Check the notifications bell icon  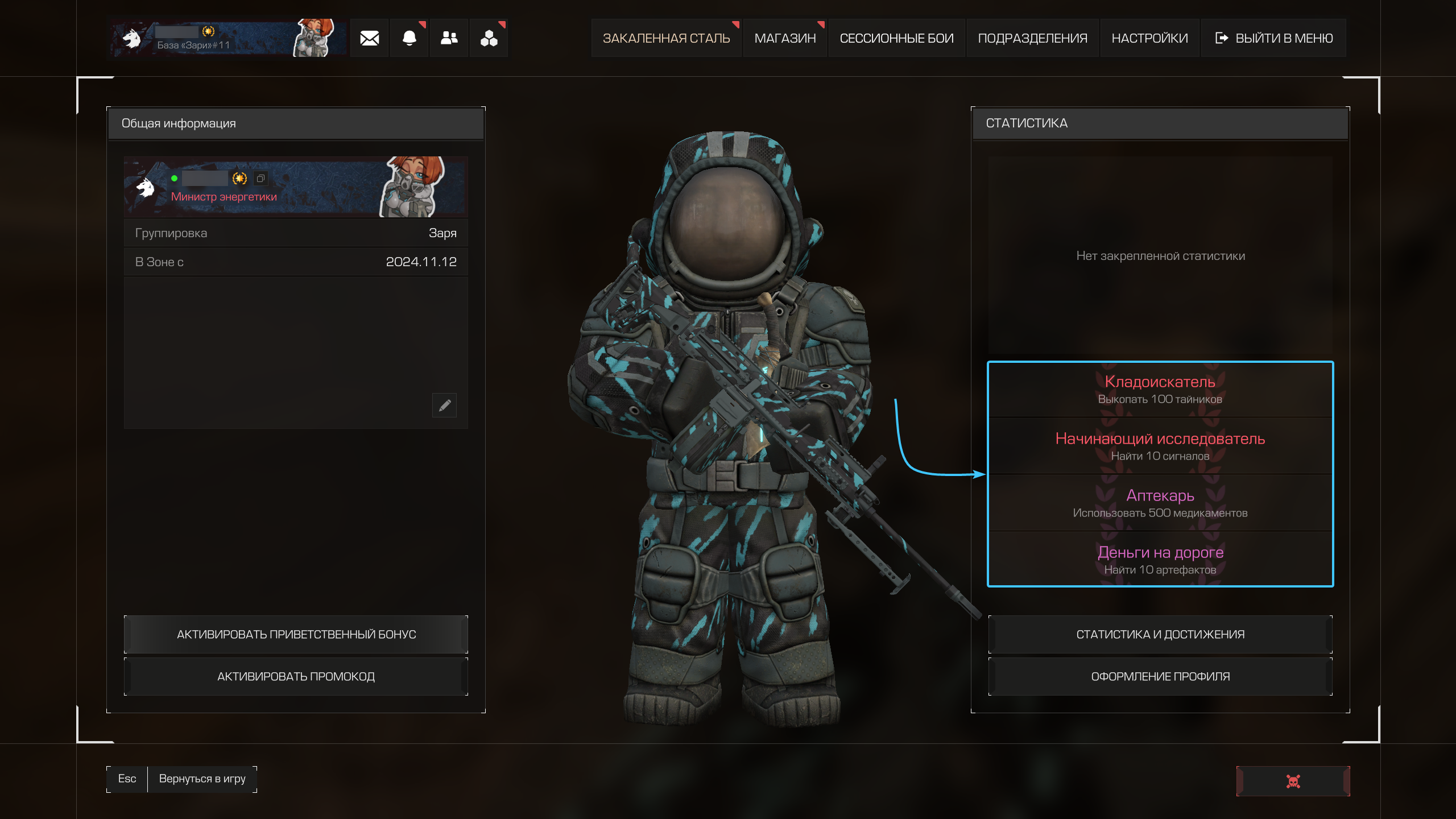coord(409,38)
